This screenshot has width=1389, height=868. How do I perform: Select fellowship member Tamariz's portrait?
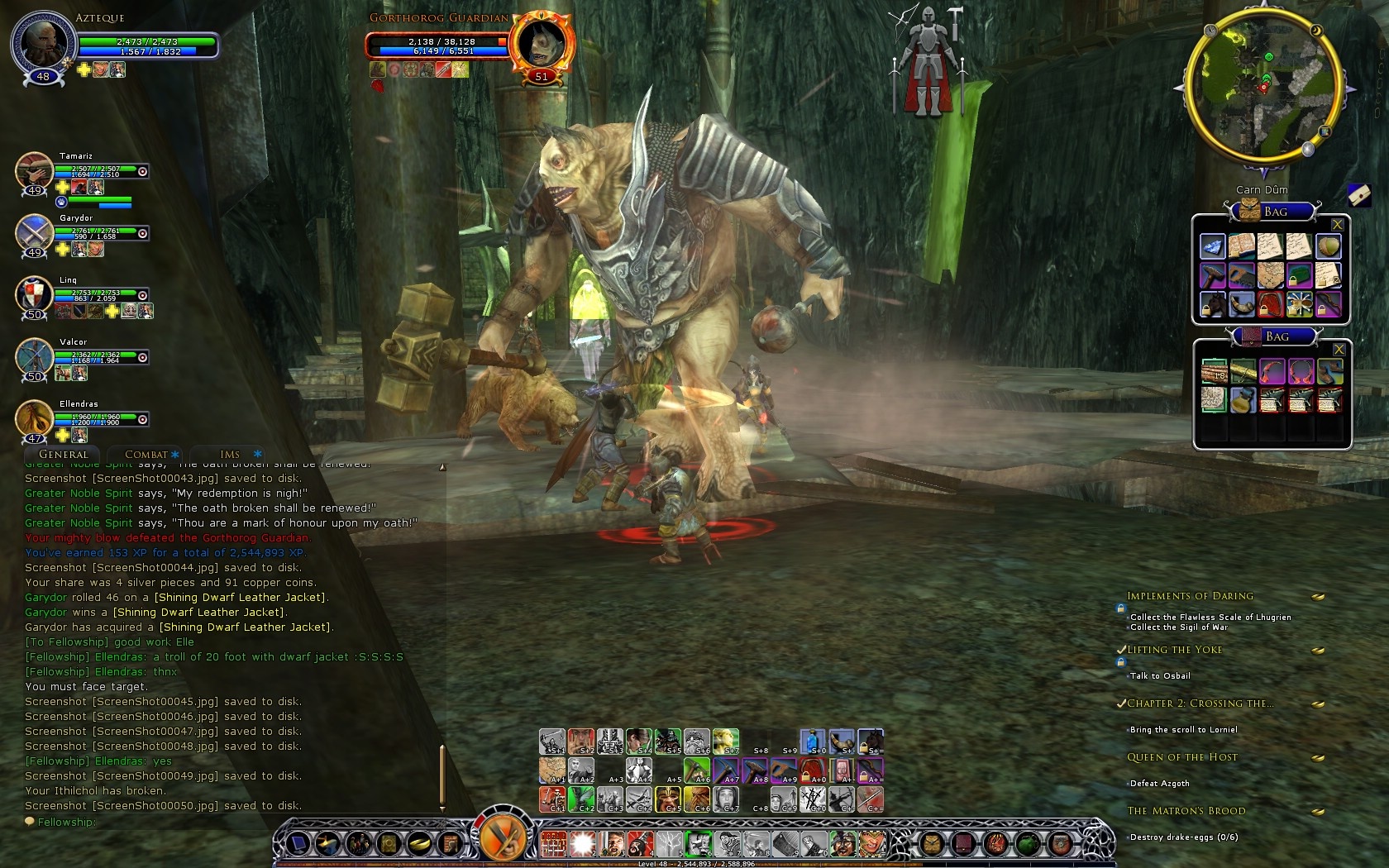tap(34, 171)
